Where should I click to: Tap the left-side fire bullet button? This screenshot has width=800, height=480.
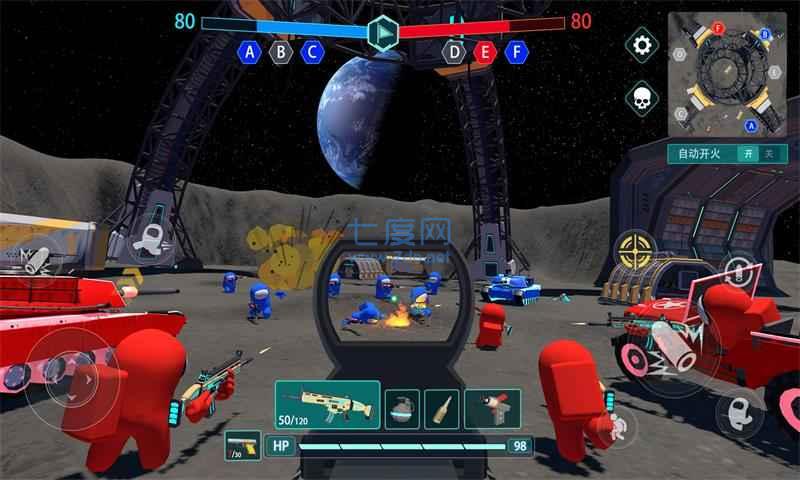click(x=37, y=259)
